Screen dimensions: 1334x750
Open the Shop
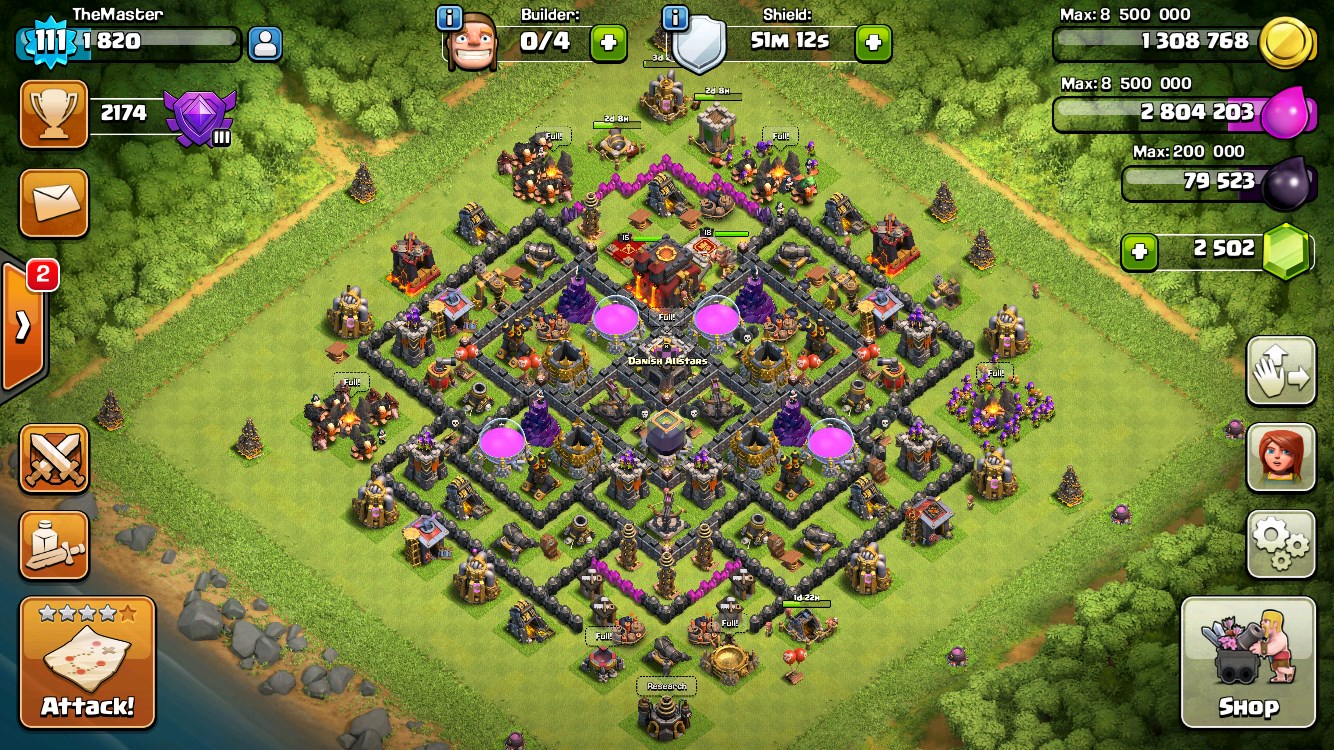pyautogui.click(x=1248, y=662)
